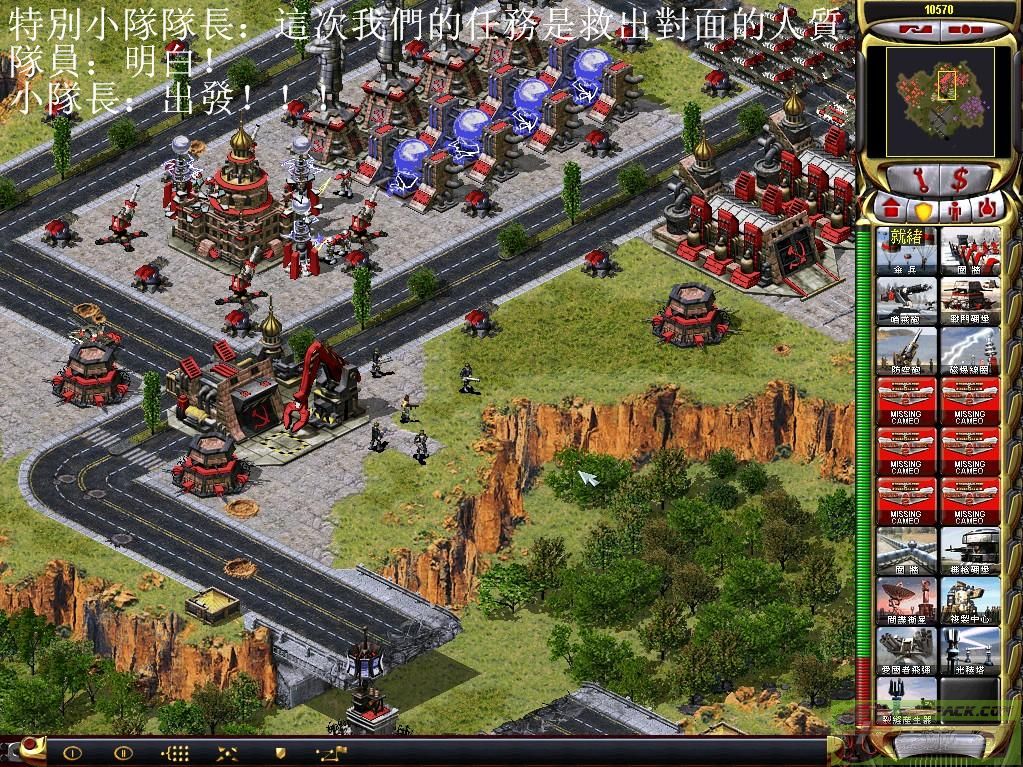Activate the waypoint flag command

[331, 751]
